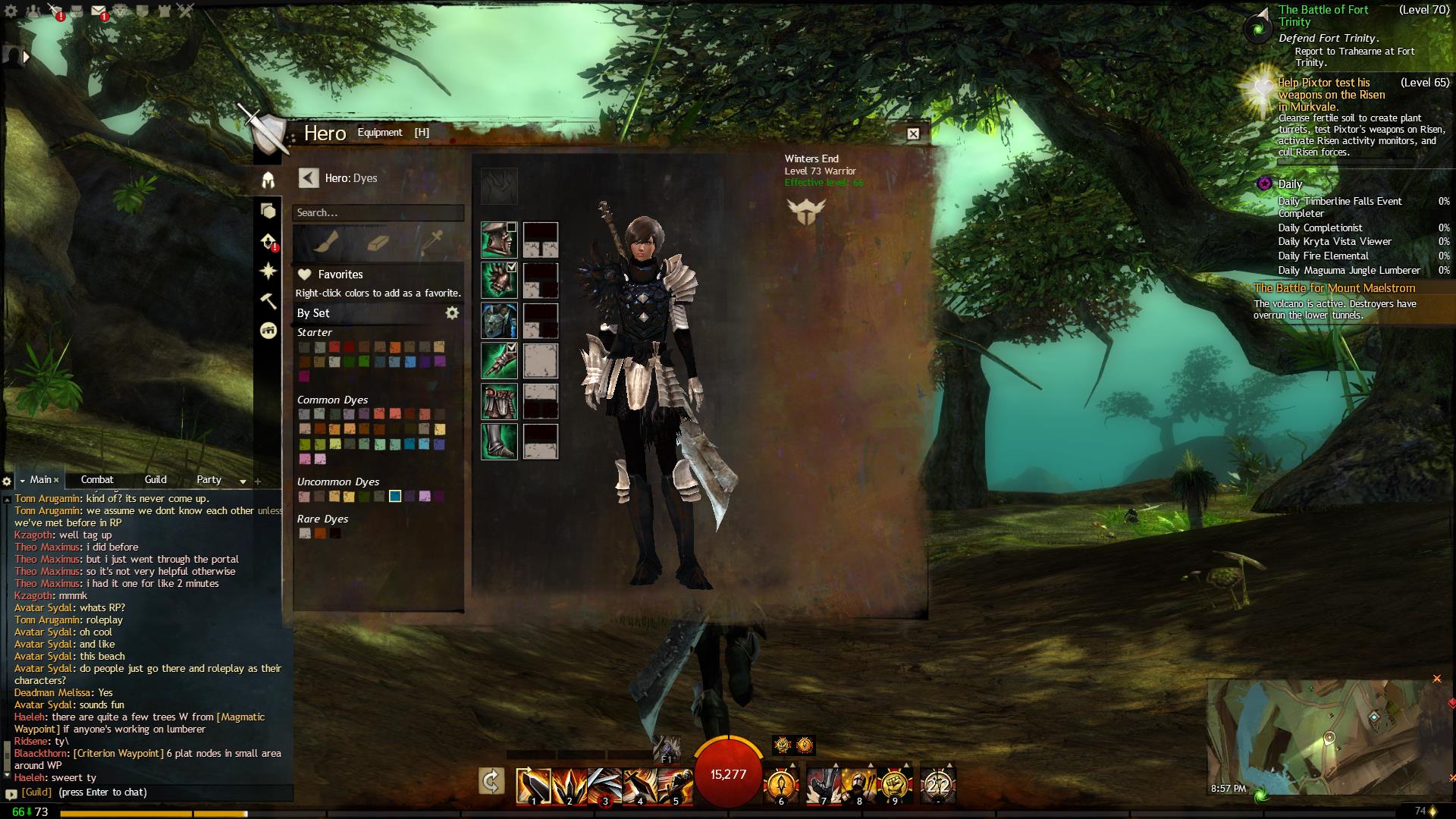
Task: Select the dye brush tool
Action: click(x=325, y=242)
